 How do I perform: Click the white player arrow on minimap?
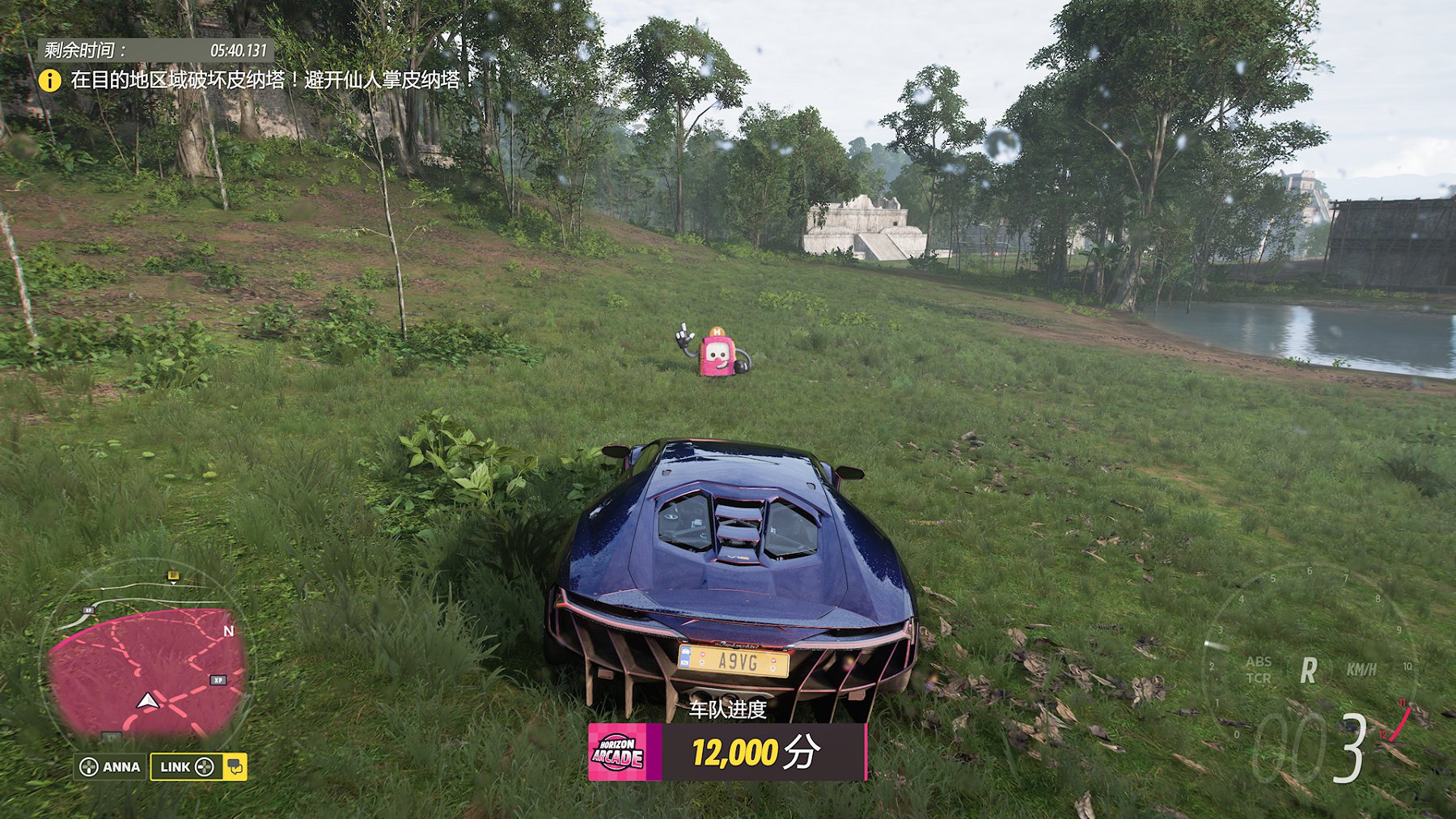pos(146,701)
